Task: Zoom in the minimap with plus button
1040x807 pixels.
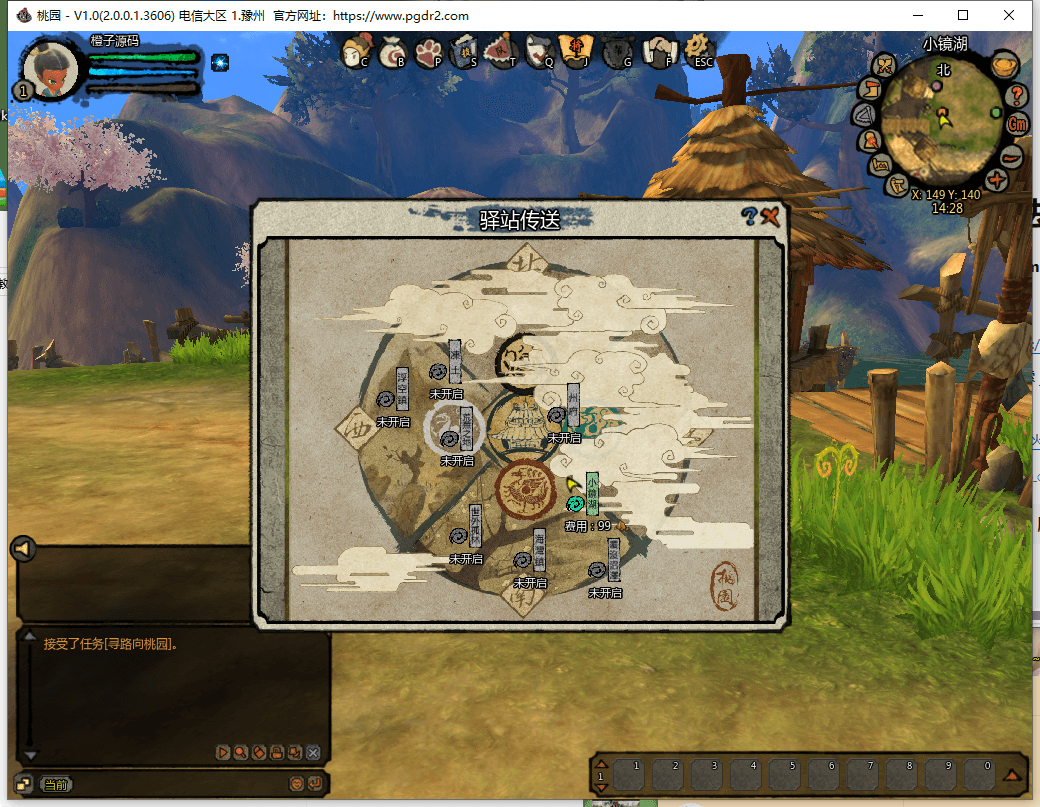Action: coord(996,180)
